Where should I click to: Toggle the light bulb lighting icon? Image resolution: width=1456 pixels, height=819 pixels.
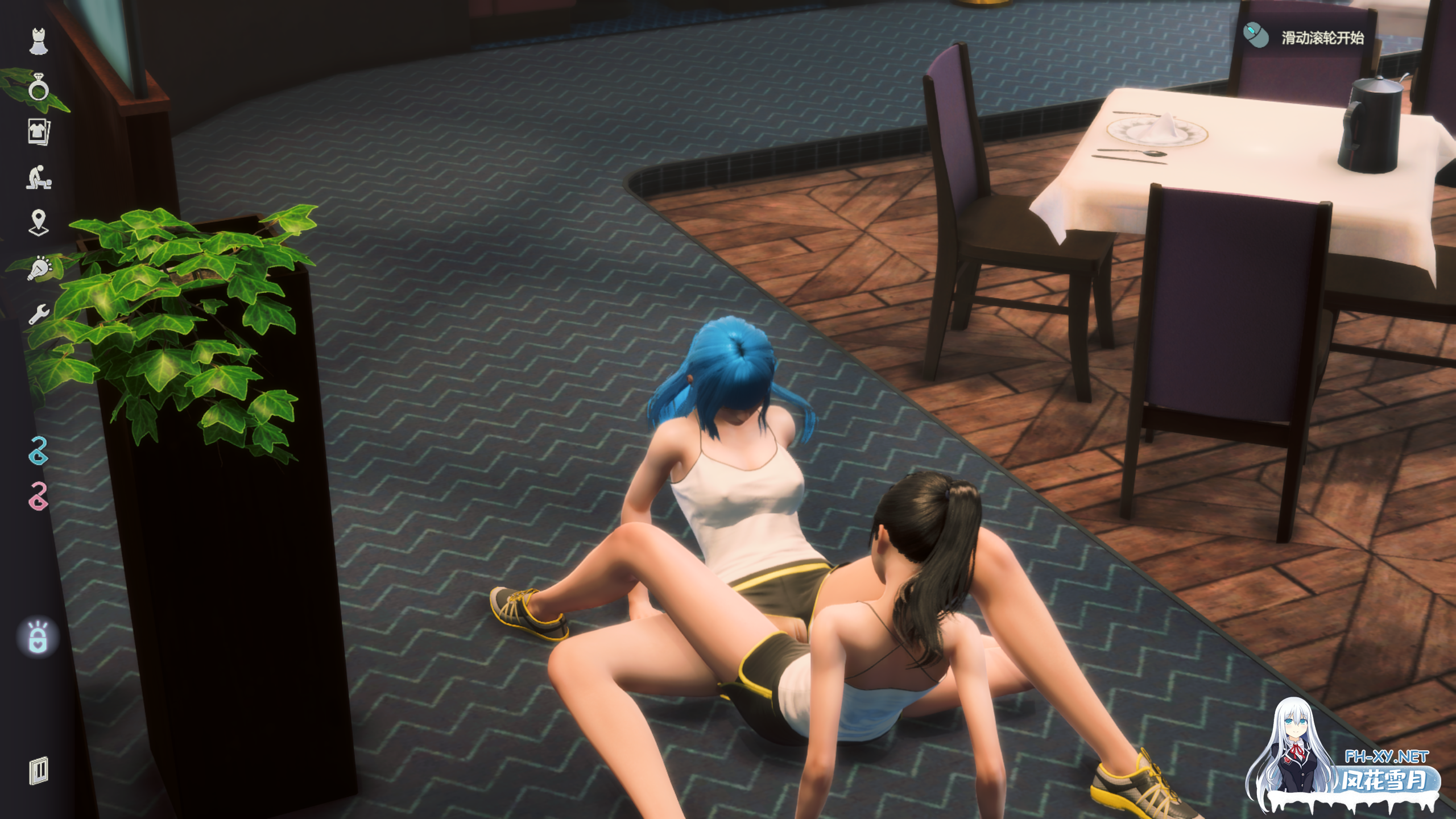click(x=39, y=268)
